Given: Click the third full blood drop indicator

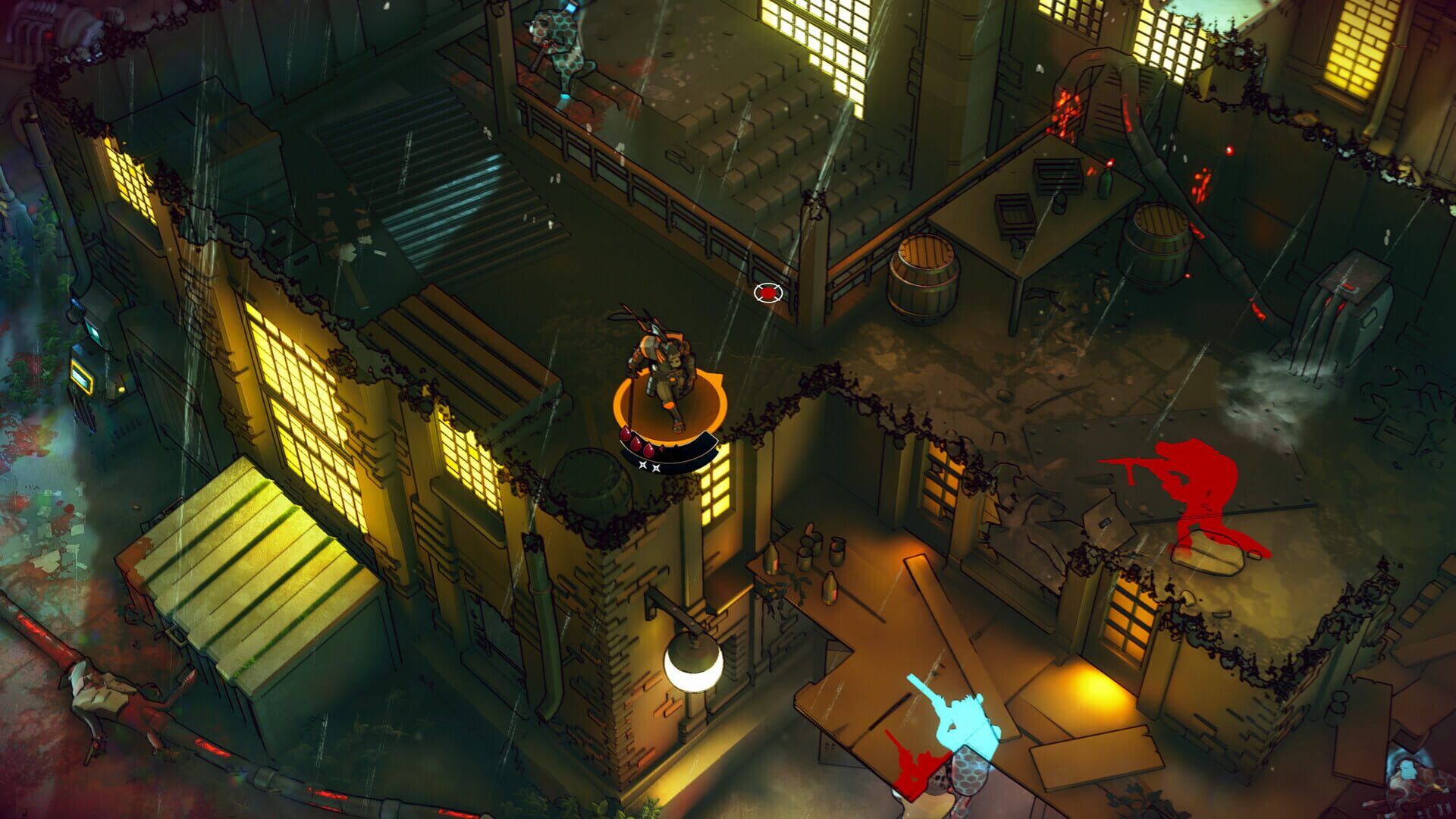Looking at the screenshot, I should click(648, 450).
